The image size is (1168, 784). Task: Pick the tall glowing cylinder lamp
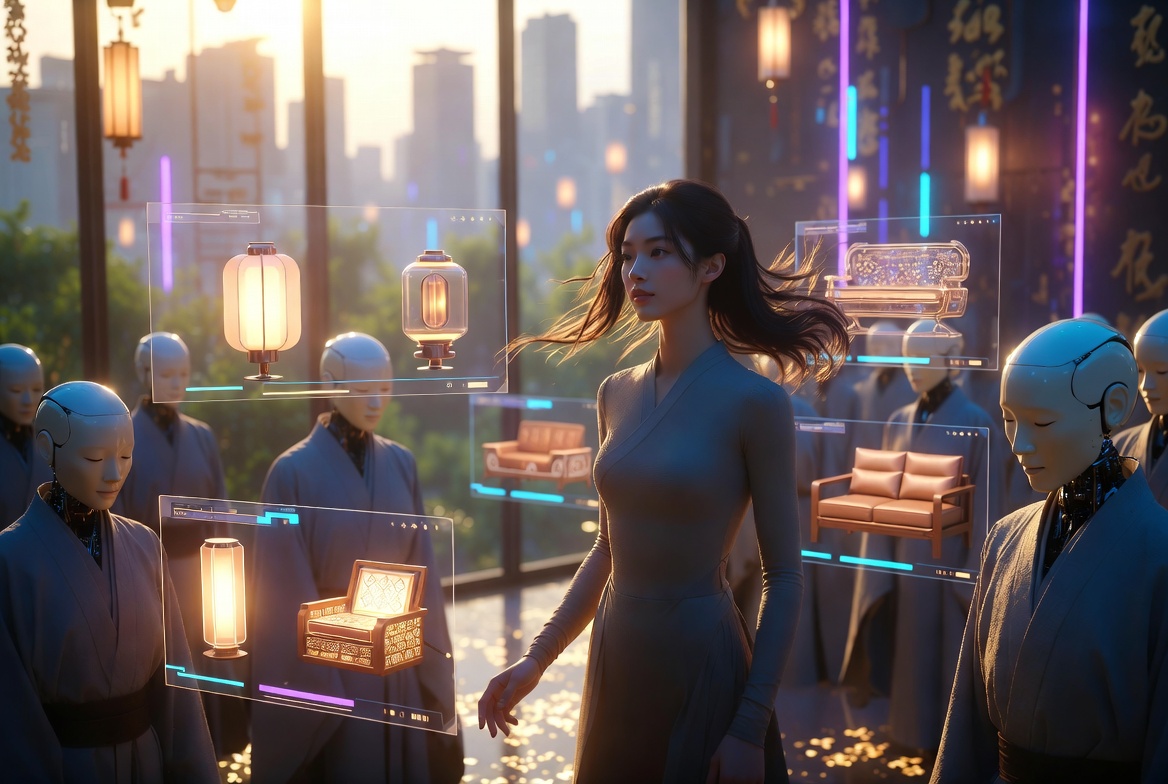tap(223, 597)
